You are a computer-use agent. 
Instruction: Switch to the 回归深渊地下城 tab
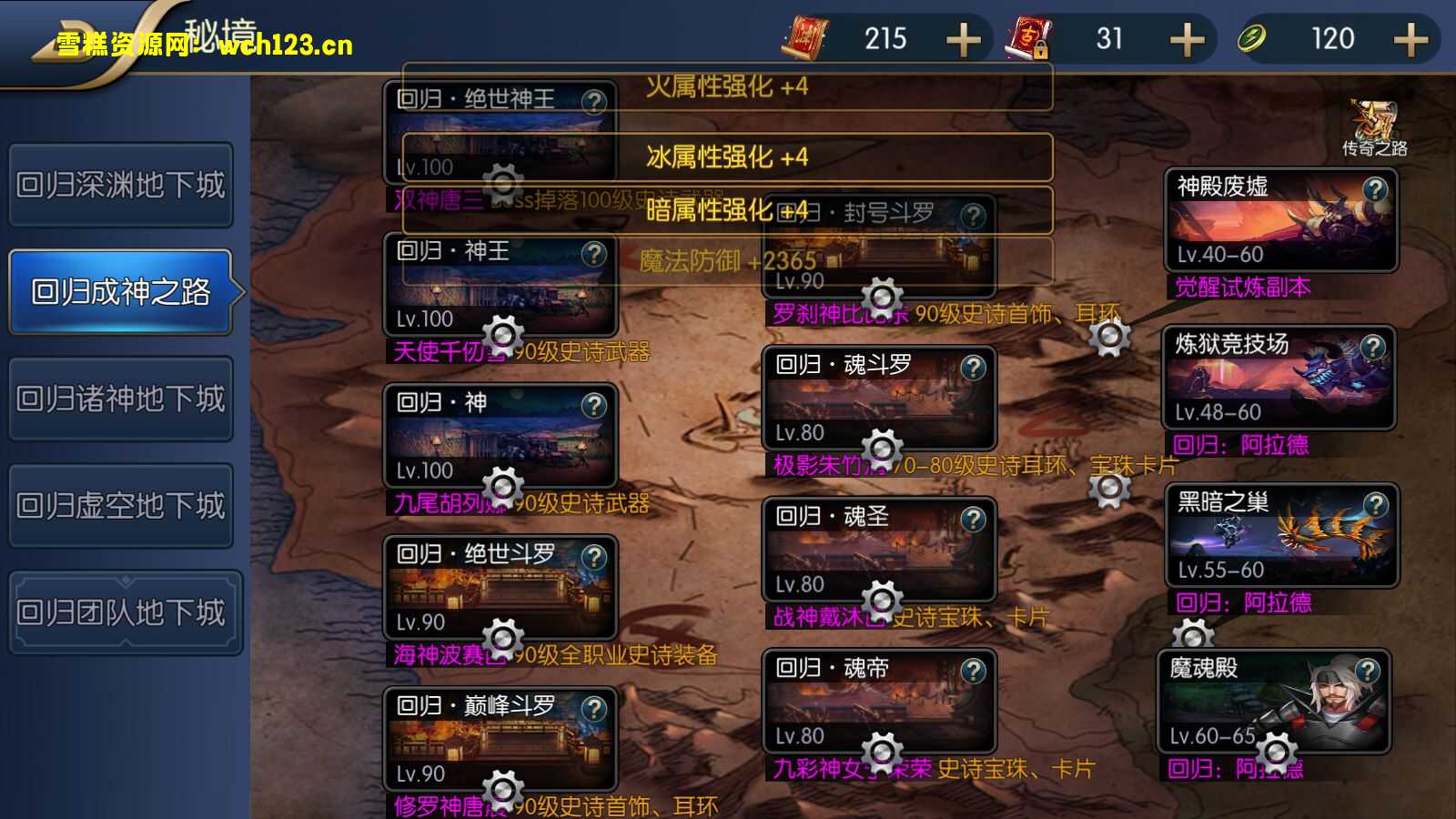(121, 185)
